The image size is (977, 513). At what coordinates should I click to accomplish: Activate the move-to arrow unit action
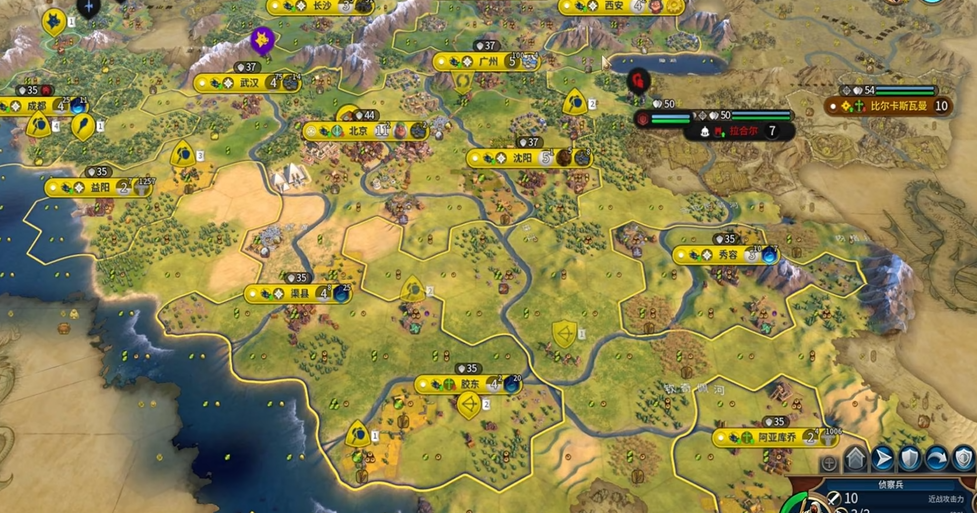883,459
